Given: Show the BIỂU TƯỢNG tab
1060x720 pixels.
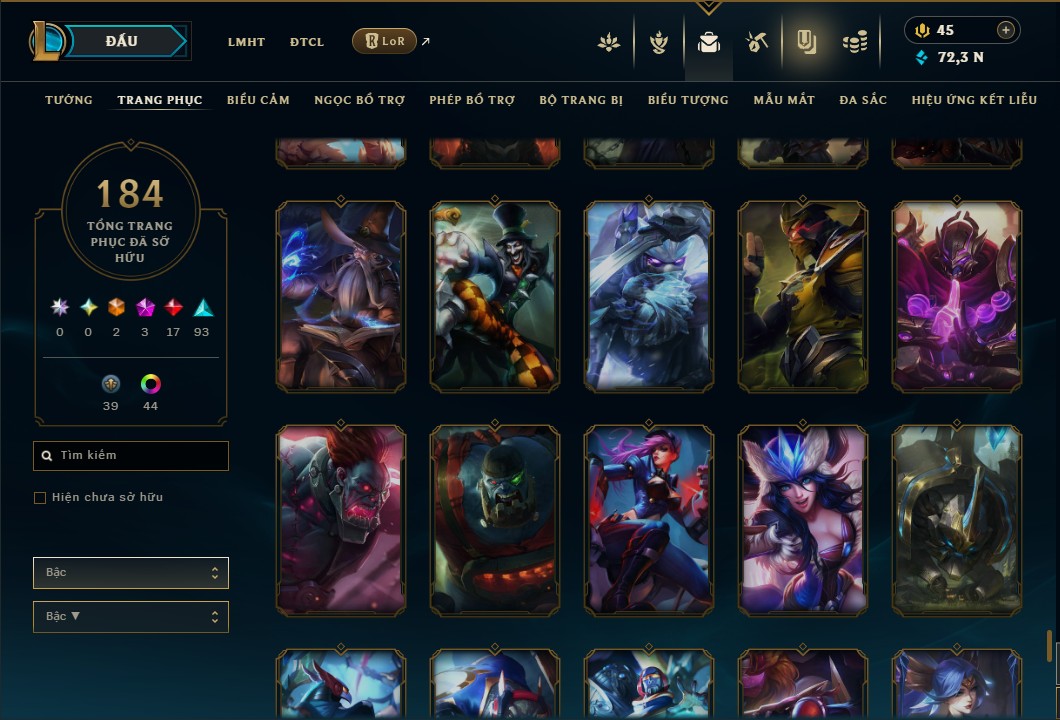Looking at the screenshot, I should pos(688,100).
